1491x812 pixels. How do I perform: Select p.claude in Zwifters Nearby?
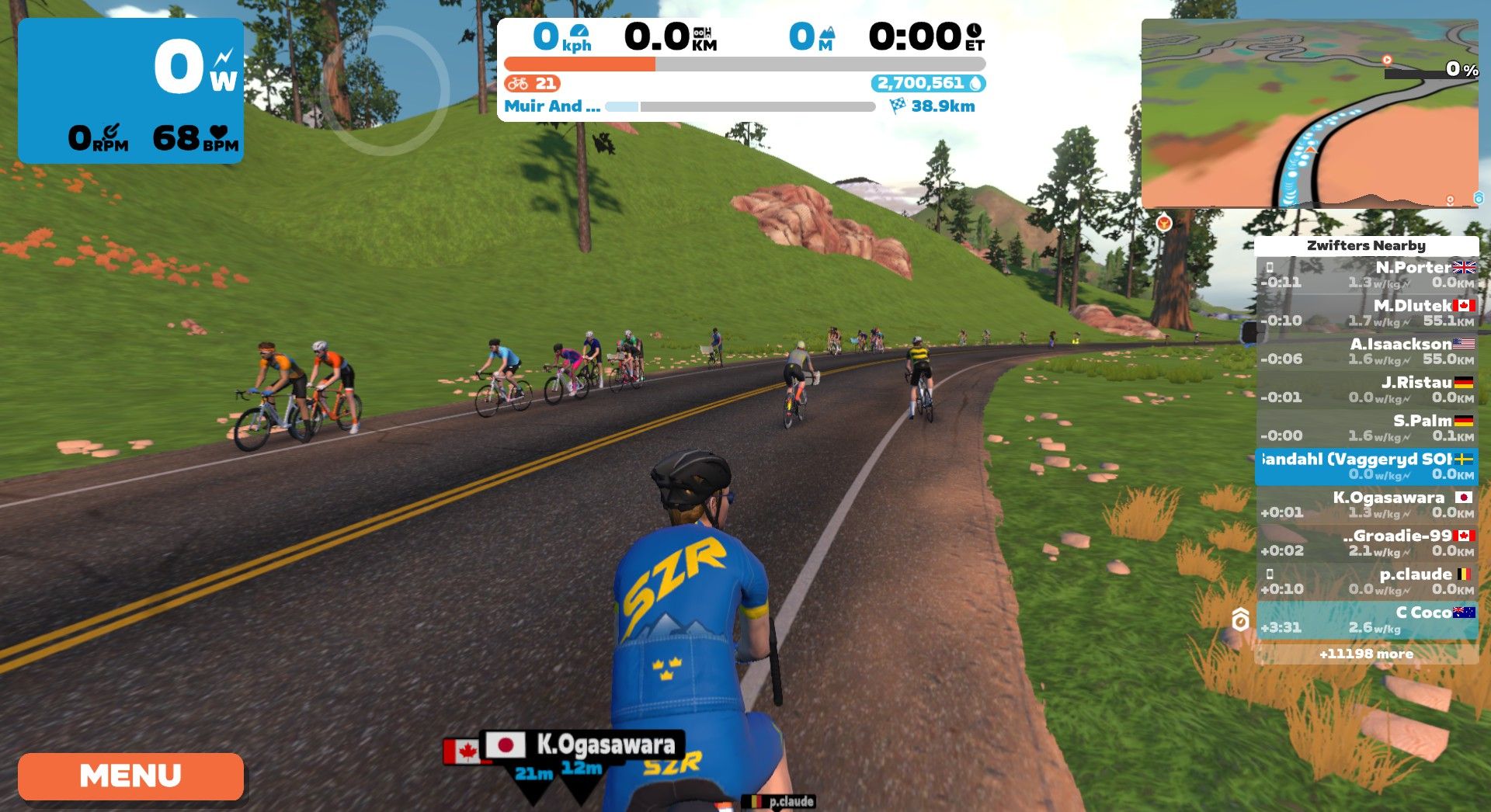pos(1367,581)
